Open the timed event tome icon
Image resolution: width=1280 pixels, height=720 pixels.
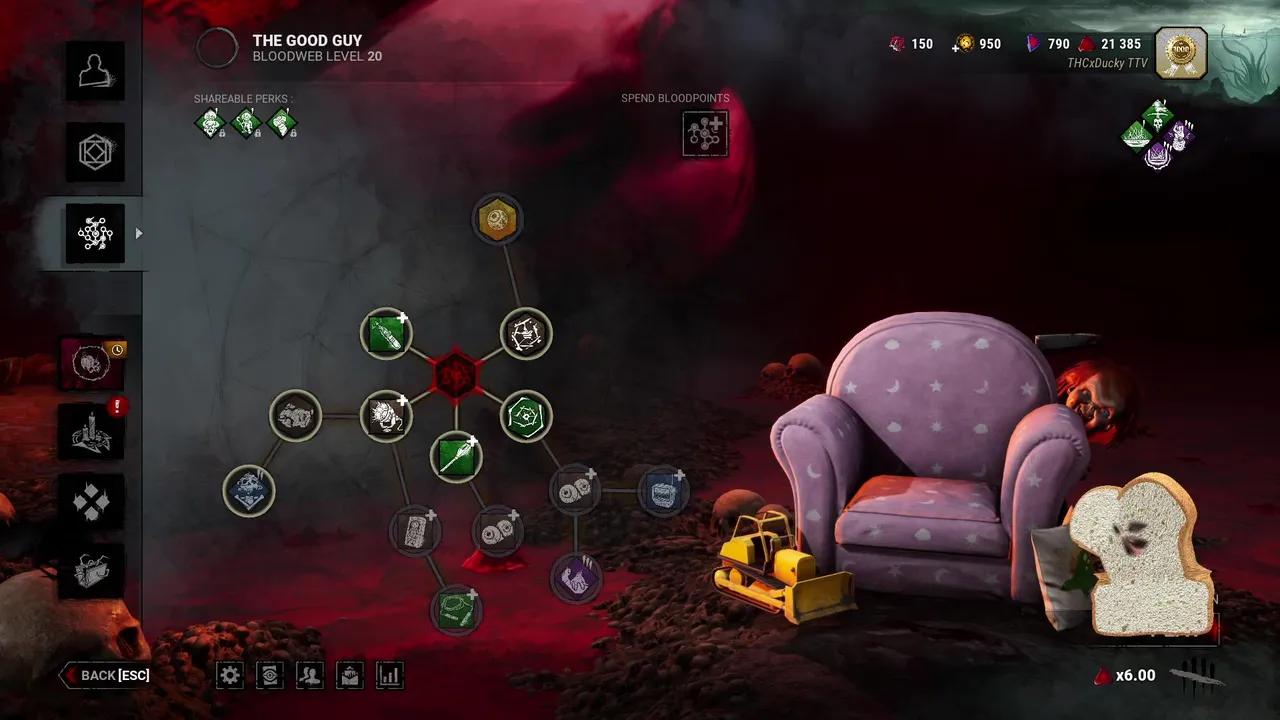tap(92, 363)
